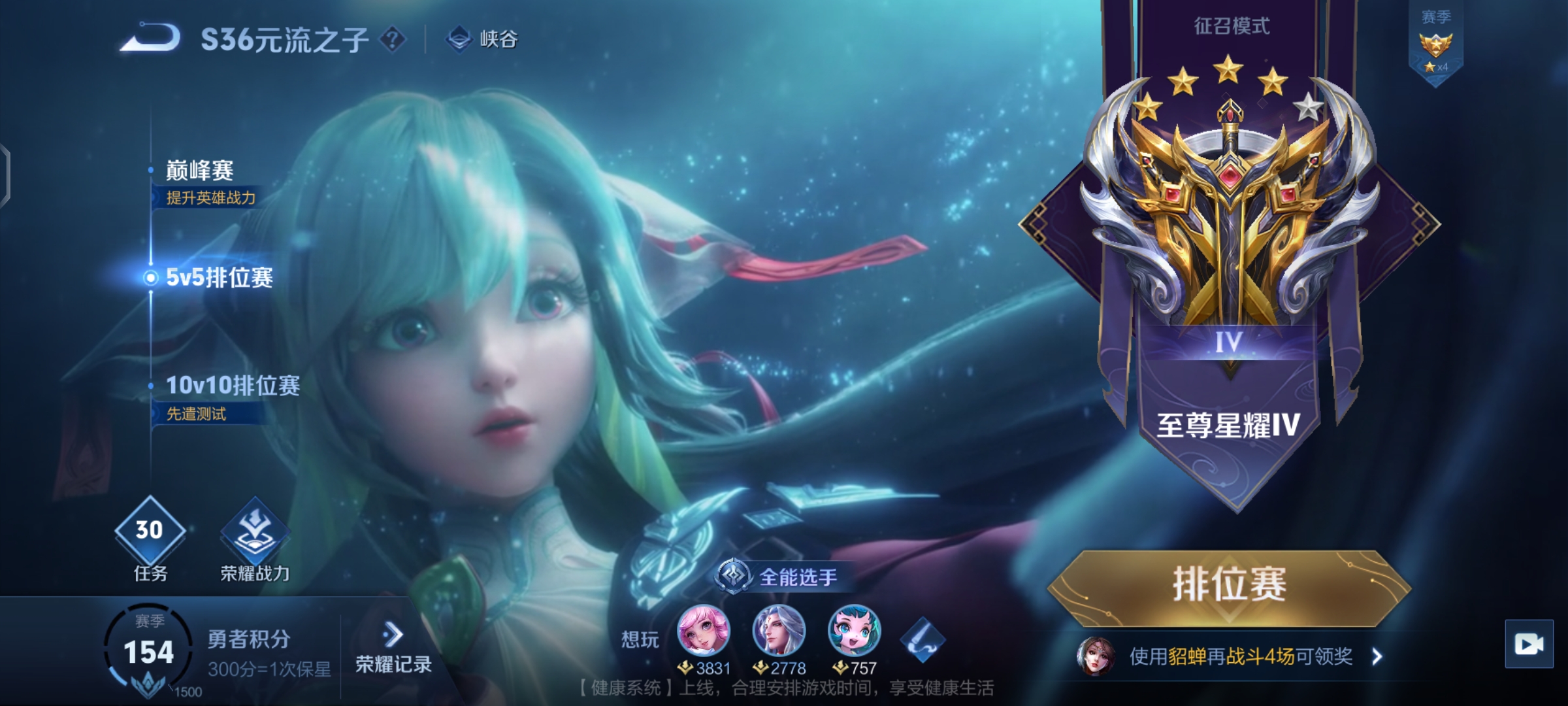Edit the wanted heroes list diamond button
Image resolution: width=1568 pixels, height=706 pixels.
(x=922, y=639)
